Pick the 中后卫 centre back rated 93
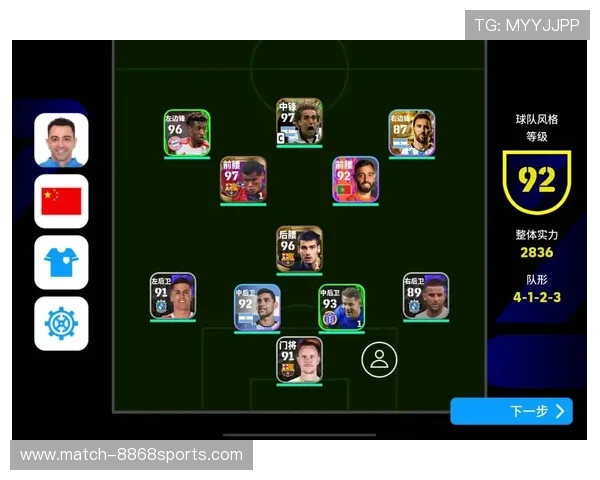This screenshot has height=480, width=600. coord(341,307)
